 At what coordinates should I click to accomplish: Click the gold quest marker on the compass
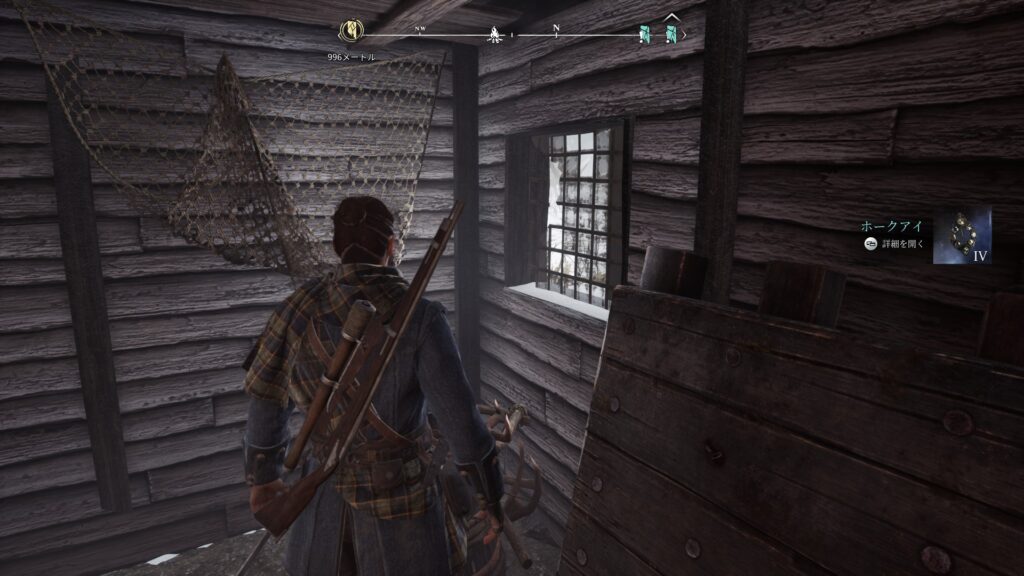point(352,32)
